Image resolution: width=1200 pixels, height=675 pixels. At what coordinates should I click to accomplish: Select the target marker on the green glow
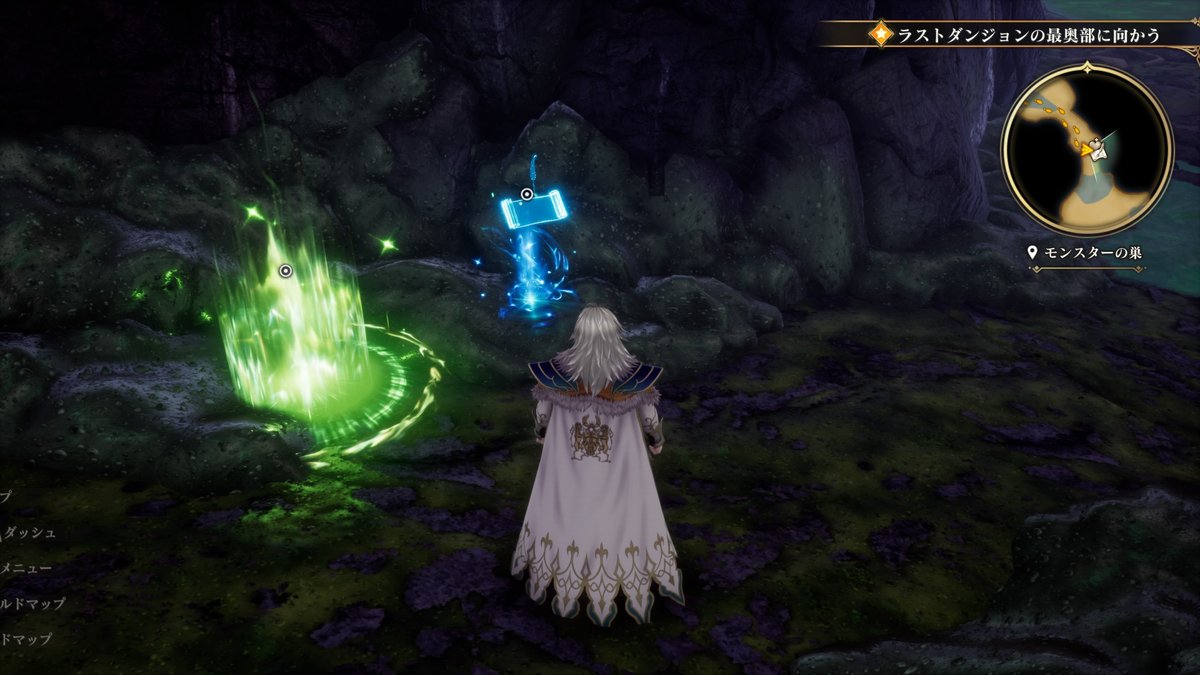click(x=285, y=270)
